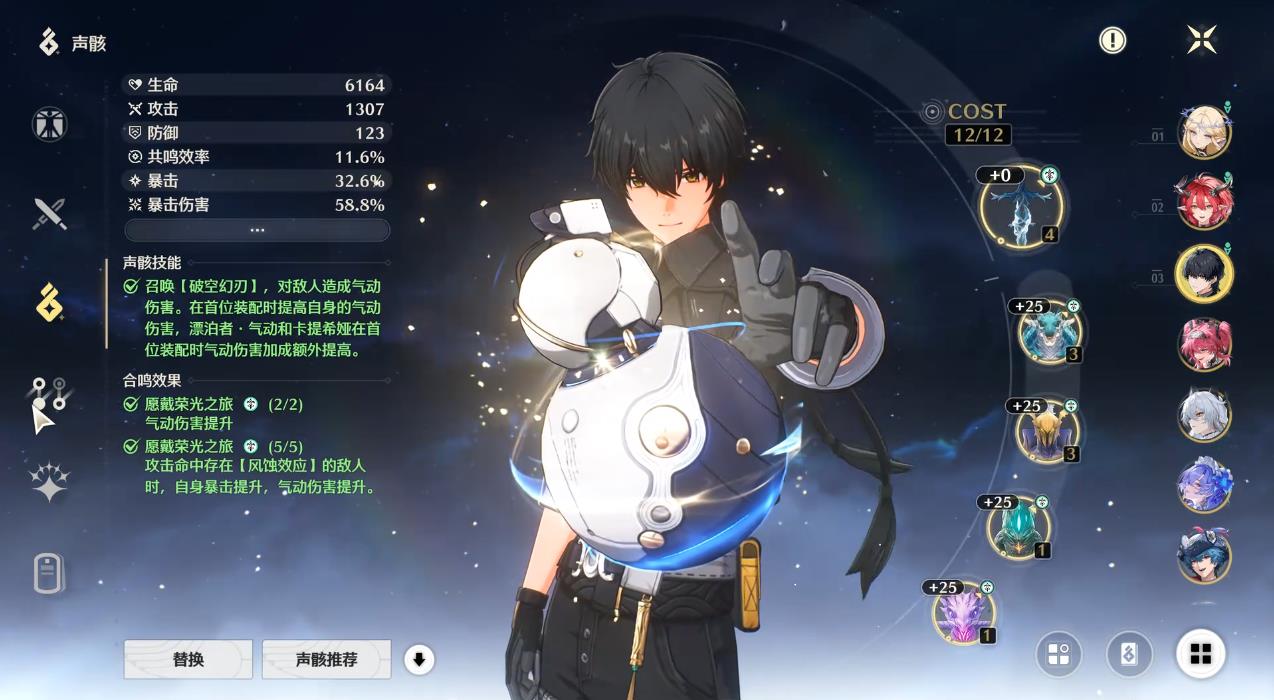The height and width of the screenshot is (700, 1274).
Task: Open the four-point star resonance chain tab
Action: (x=49, y=482)
